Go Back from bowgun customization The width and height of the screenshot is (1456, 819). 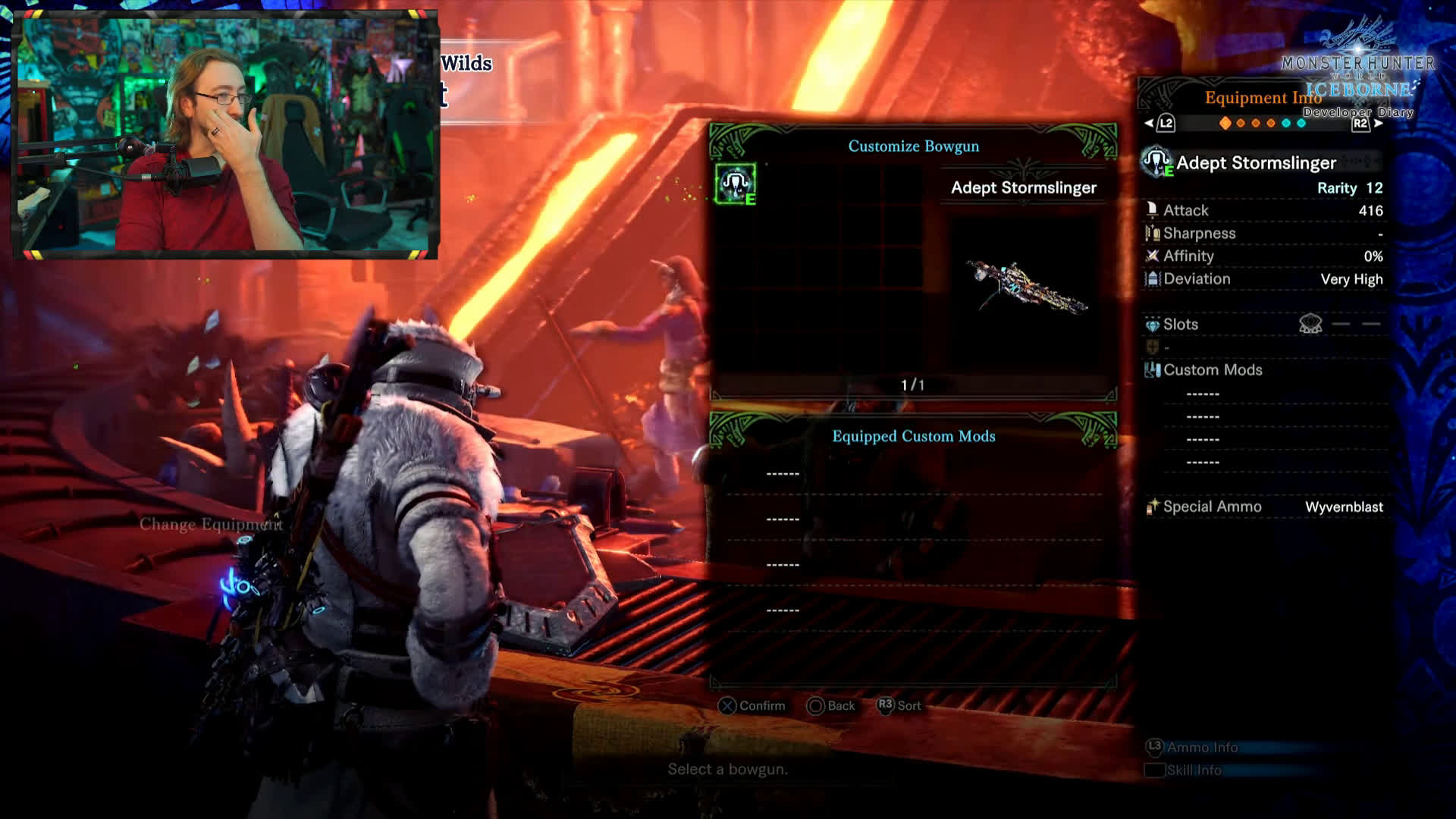click(831, 706)
